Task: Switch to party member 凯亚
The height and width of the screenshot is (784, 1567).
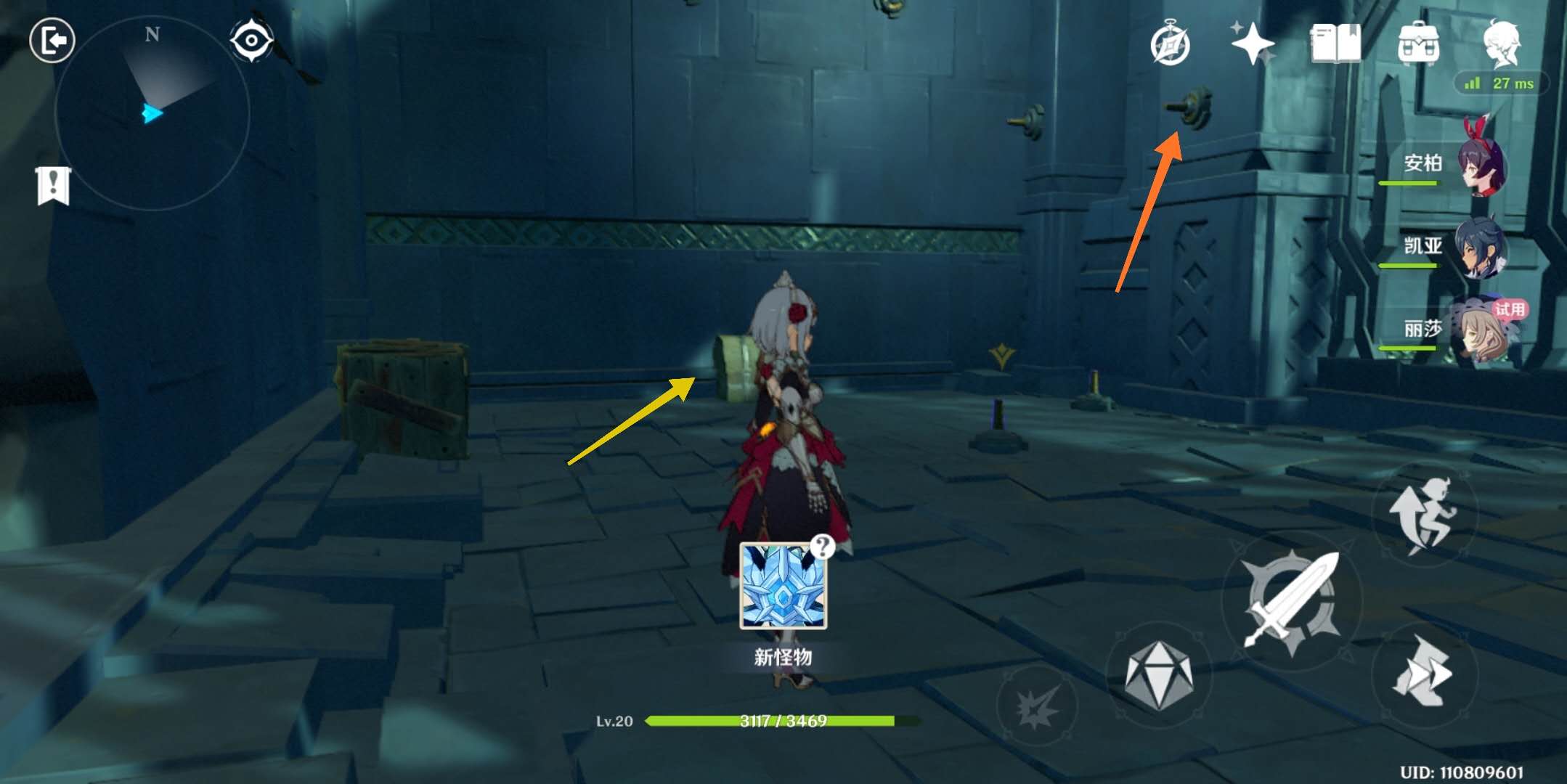Action: pos(1481,248)
